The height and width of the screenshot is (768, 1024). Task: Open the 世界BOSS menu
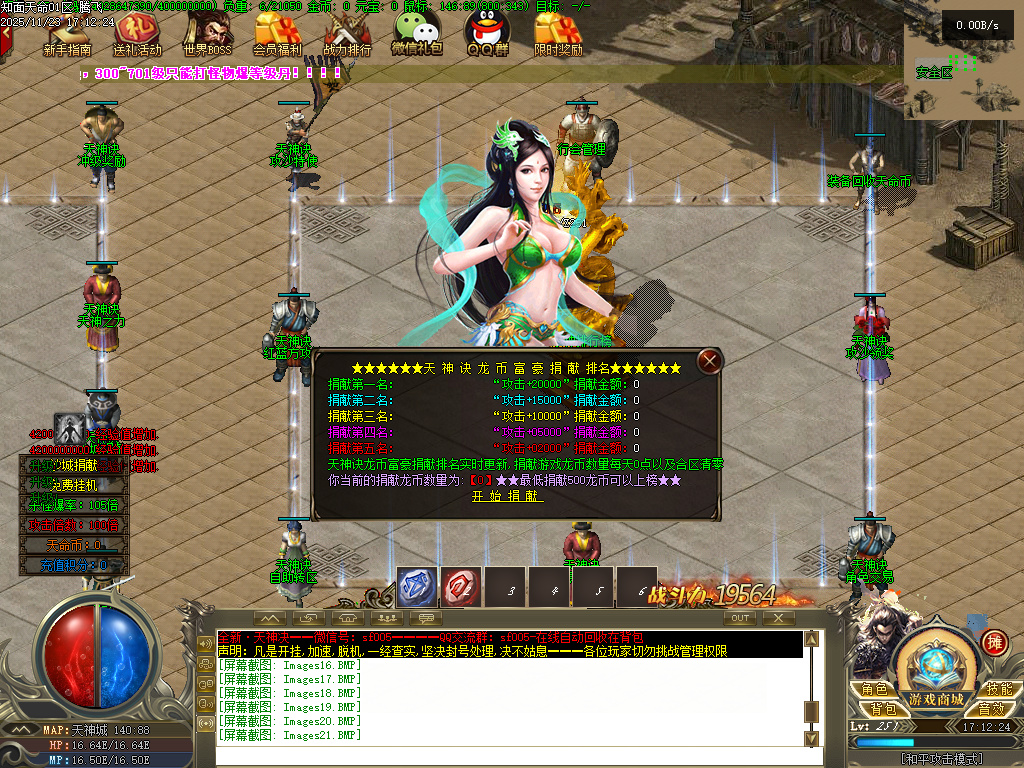(207, 33)
